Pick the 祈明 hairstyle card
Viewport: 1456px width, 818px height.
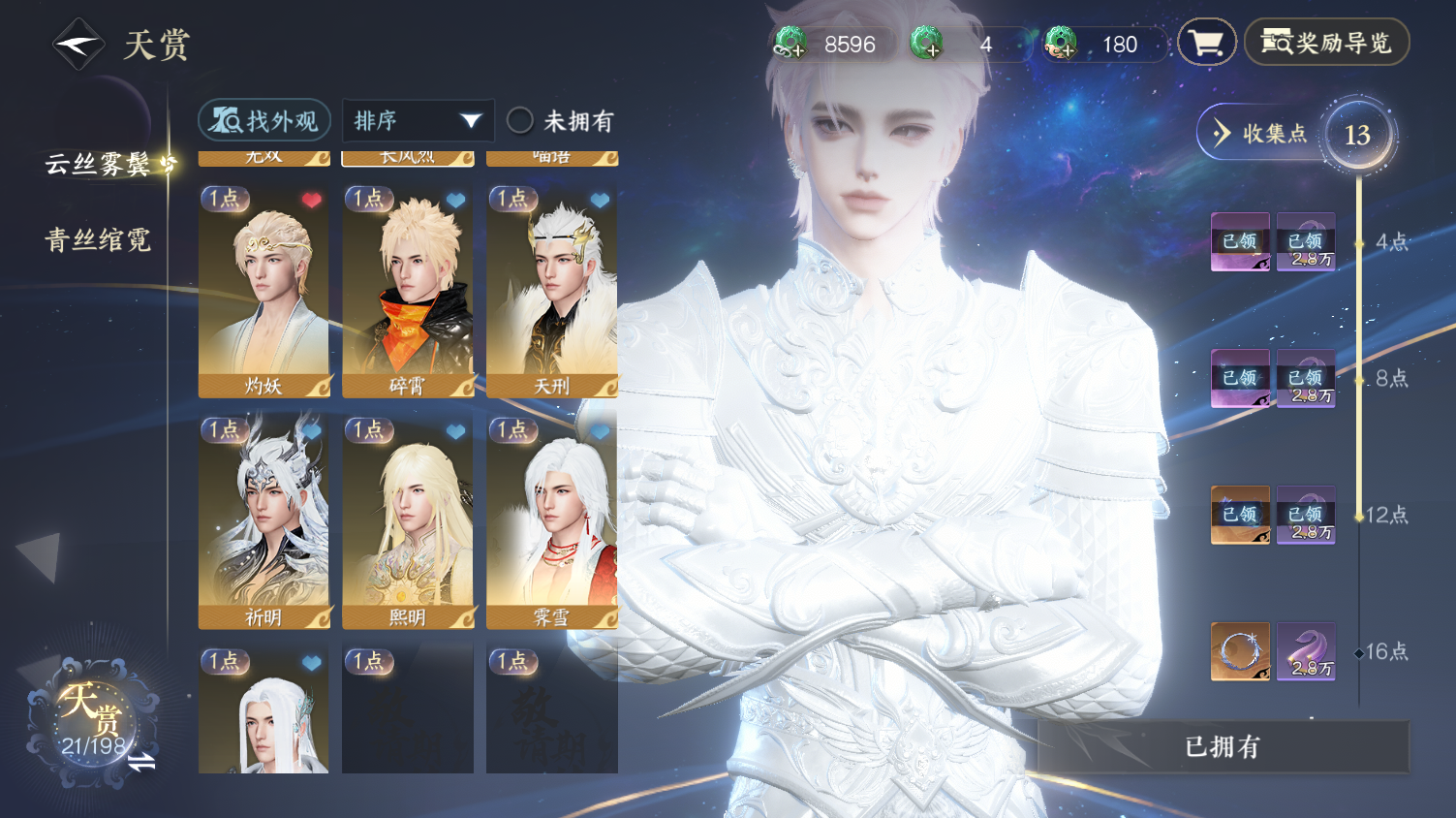pyautogui.click(x=263, y=522)
